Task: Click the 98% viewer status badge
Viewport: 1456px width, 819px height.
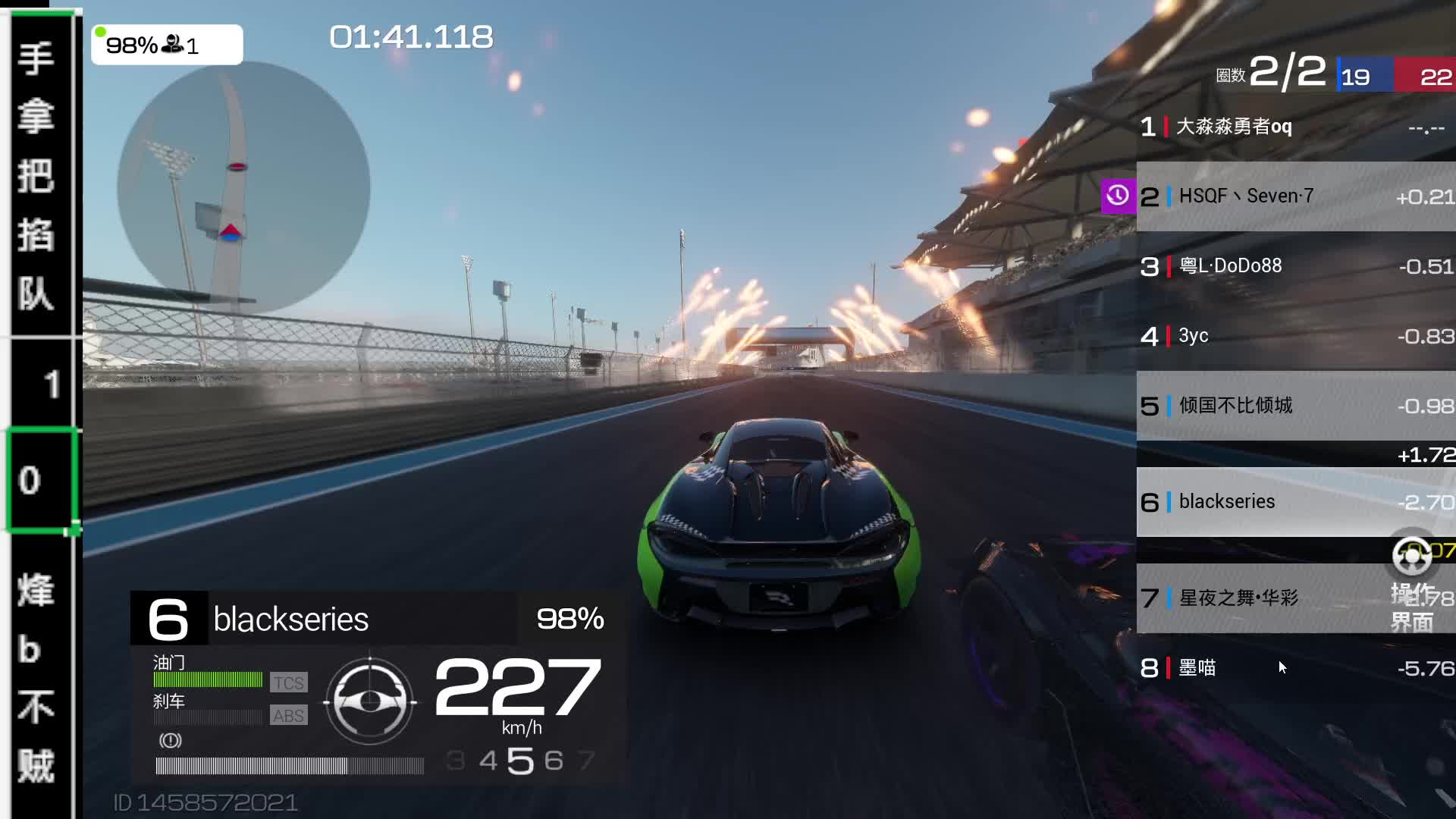Action: pos(167,45)
